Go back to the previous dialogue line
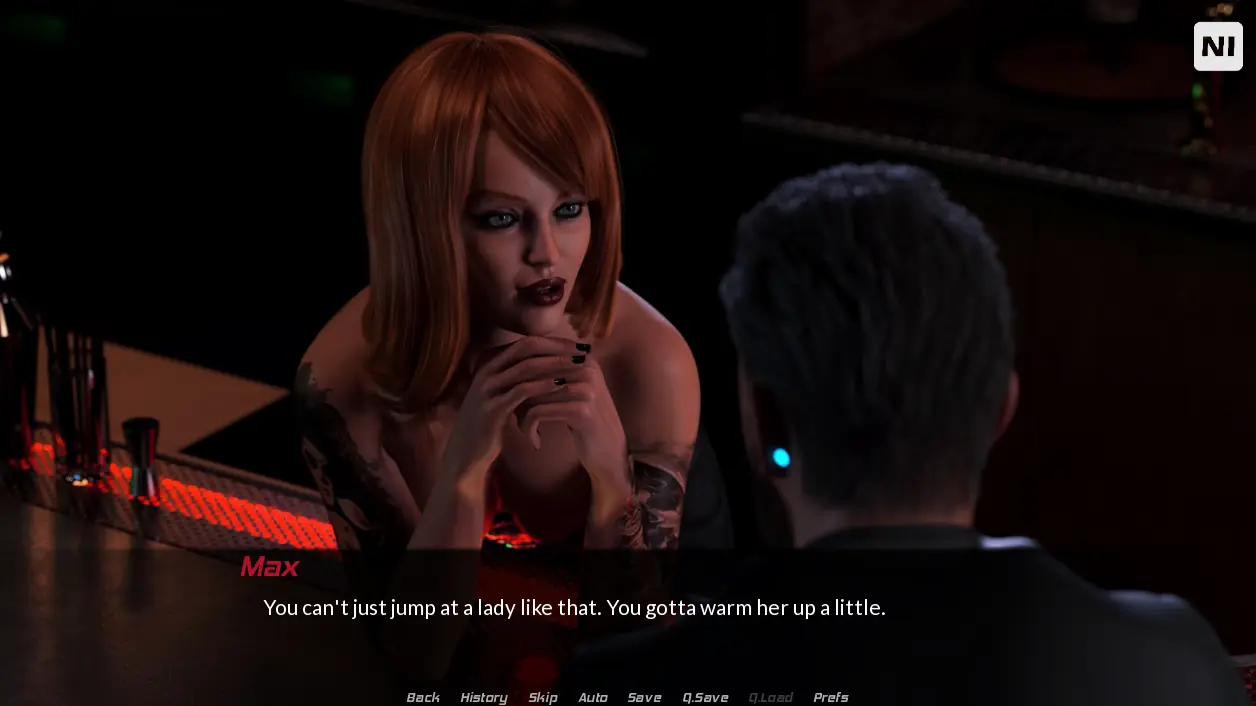This screenshot has height=706, width=1256. [x=423, y=697]
